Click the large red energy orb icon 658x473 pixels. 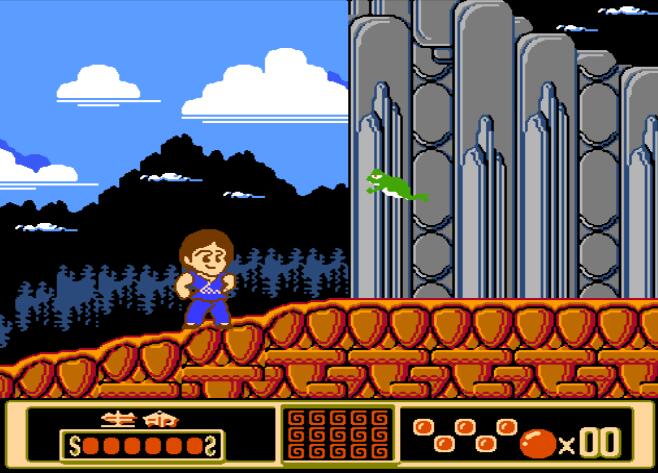click(x=537, y=441)
